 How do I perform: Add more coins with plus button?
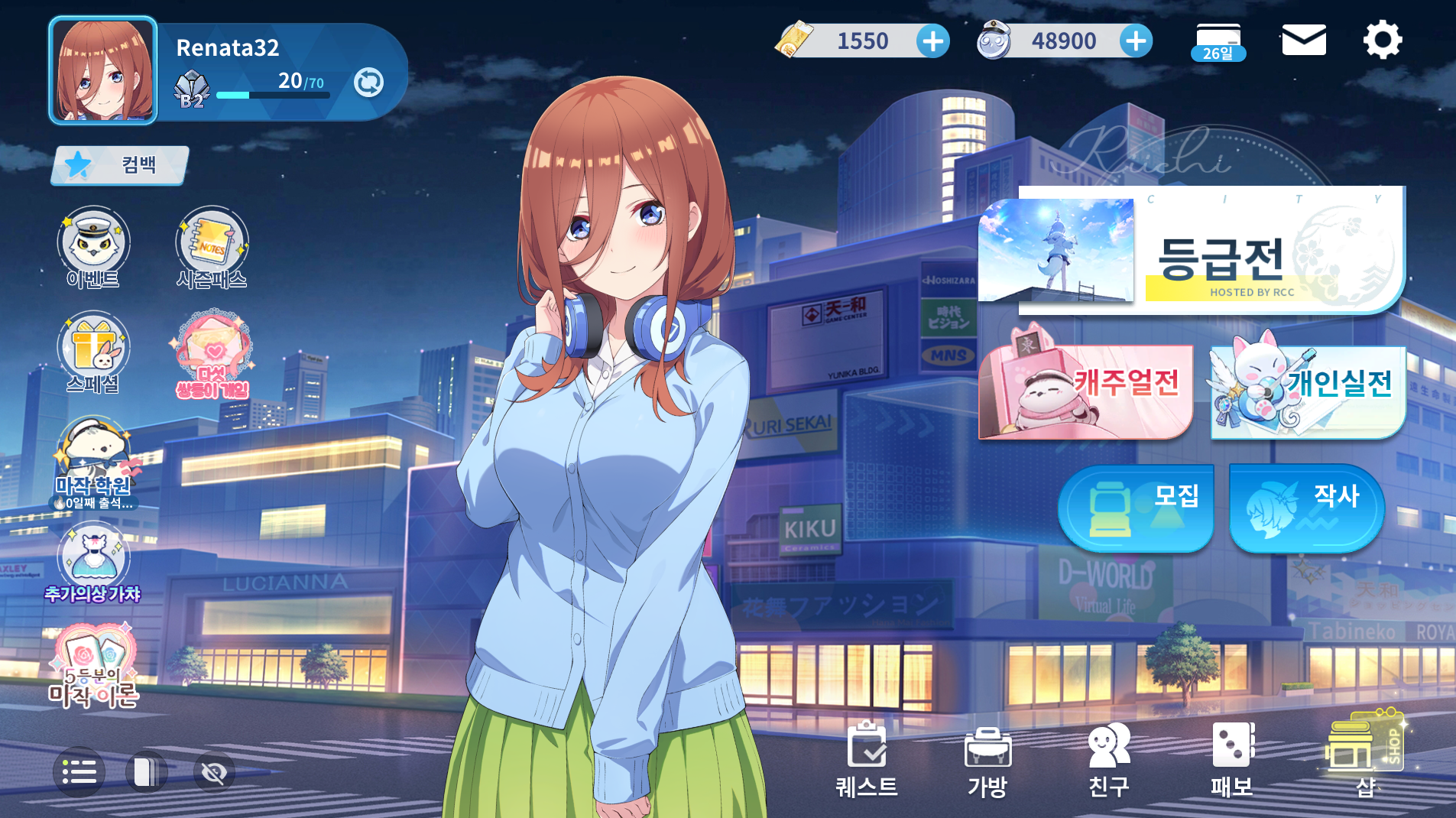pyautogui.click(x=1136, y=41)
